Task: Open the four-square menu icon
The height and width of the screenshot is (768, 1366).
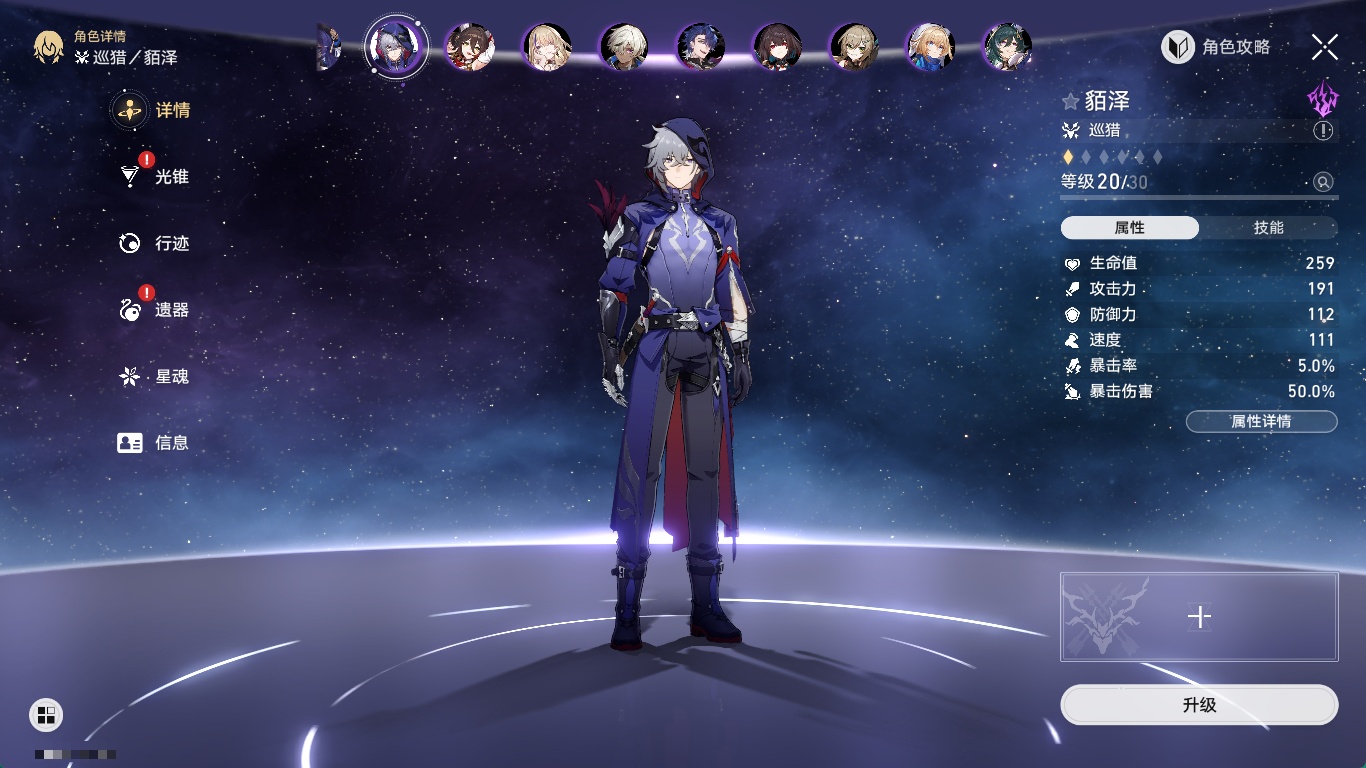Action: [46, 714]
